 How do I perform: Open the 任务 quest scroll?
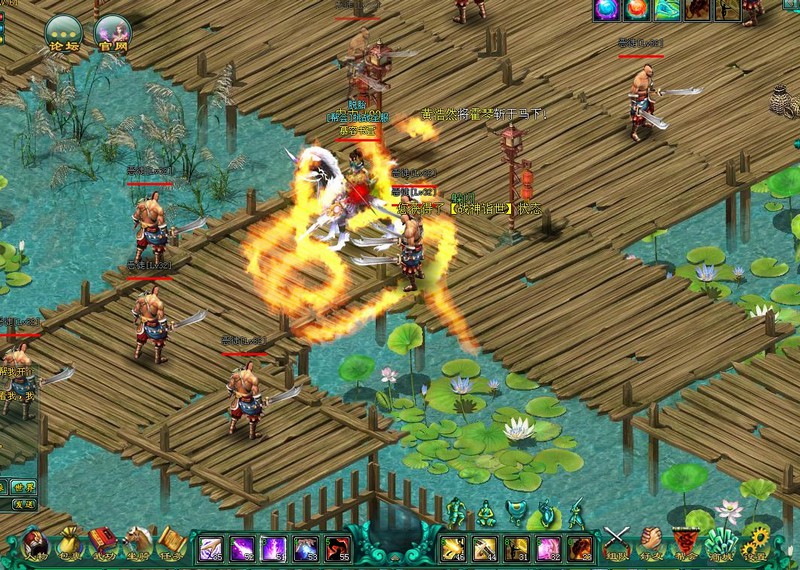pyautogui.click(x=172, y=545)
